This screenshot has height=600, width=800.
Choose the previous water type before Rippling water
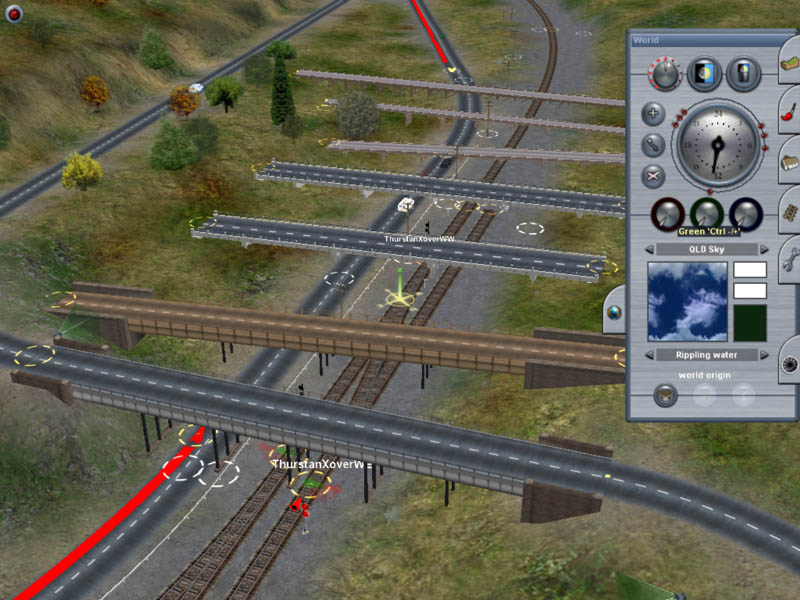point(649,355)
